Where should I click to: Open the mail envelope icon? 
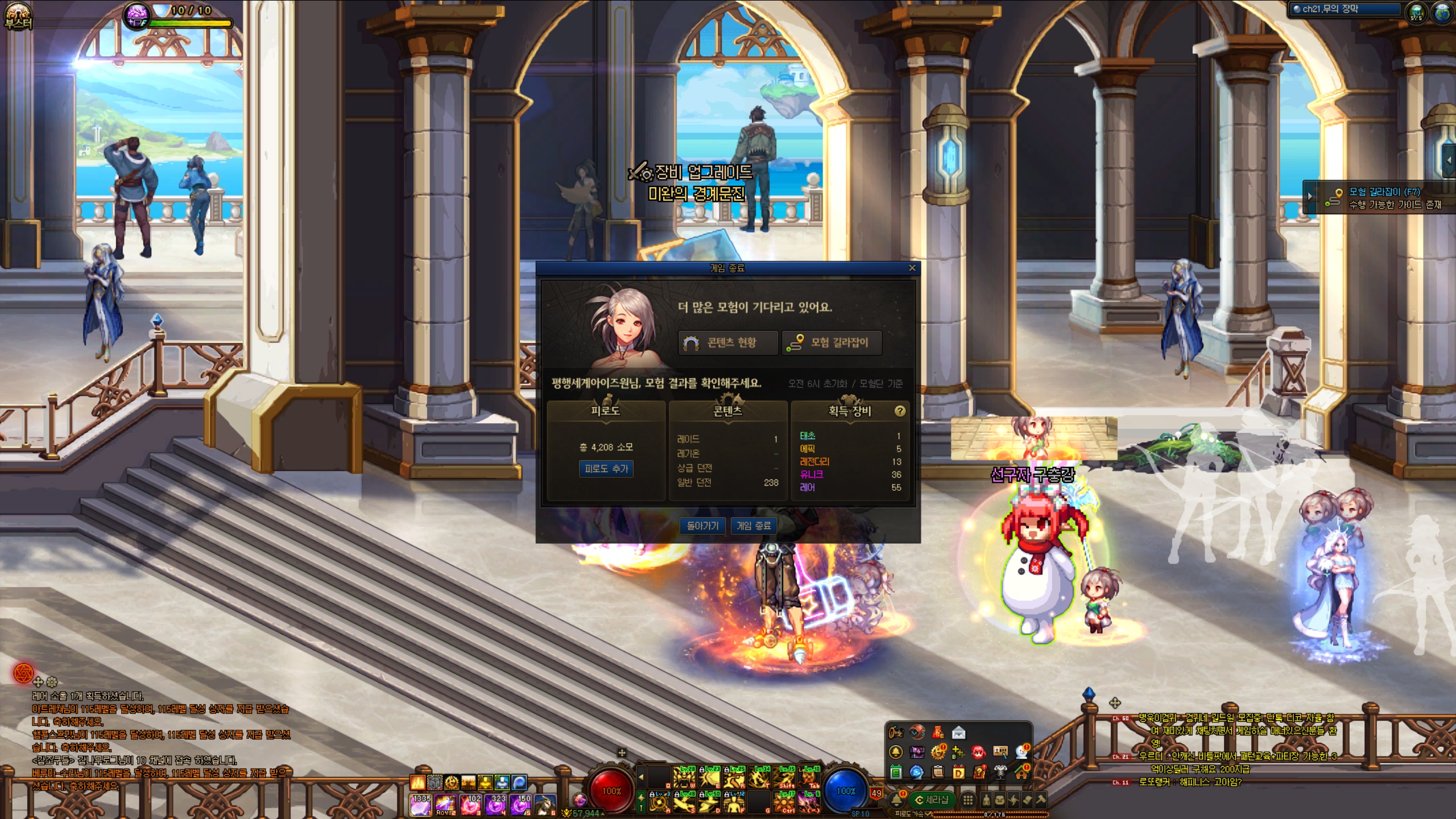(x=958, y=733)
